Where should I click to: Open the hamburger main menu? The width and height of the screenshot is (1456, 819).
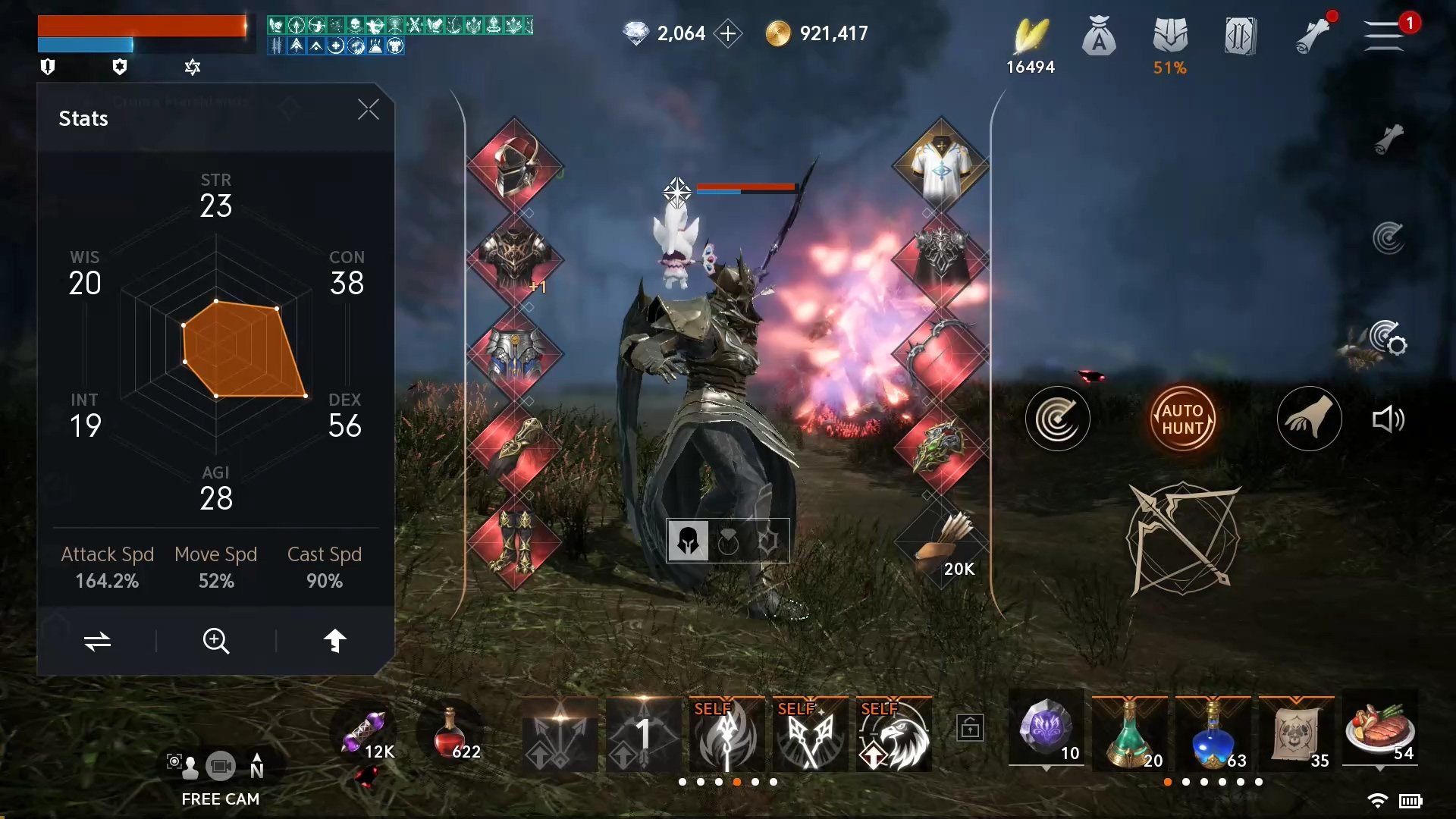click(x=1383, y=36)
